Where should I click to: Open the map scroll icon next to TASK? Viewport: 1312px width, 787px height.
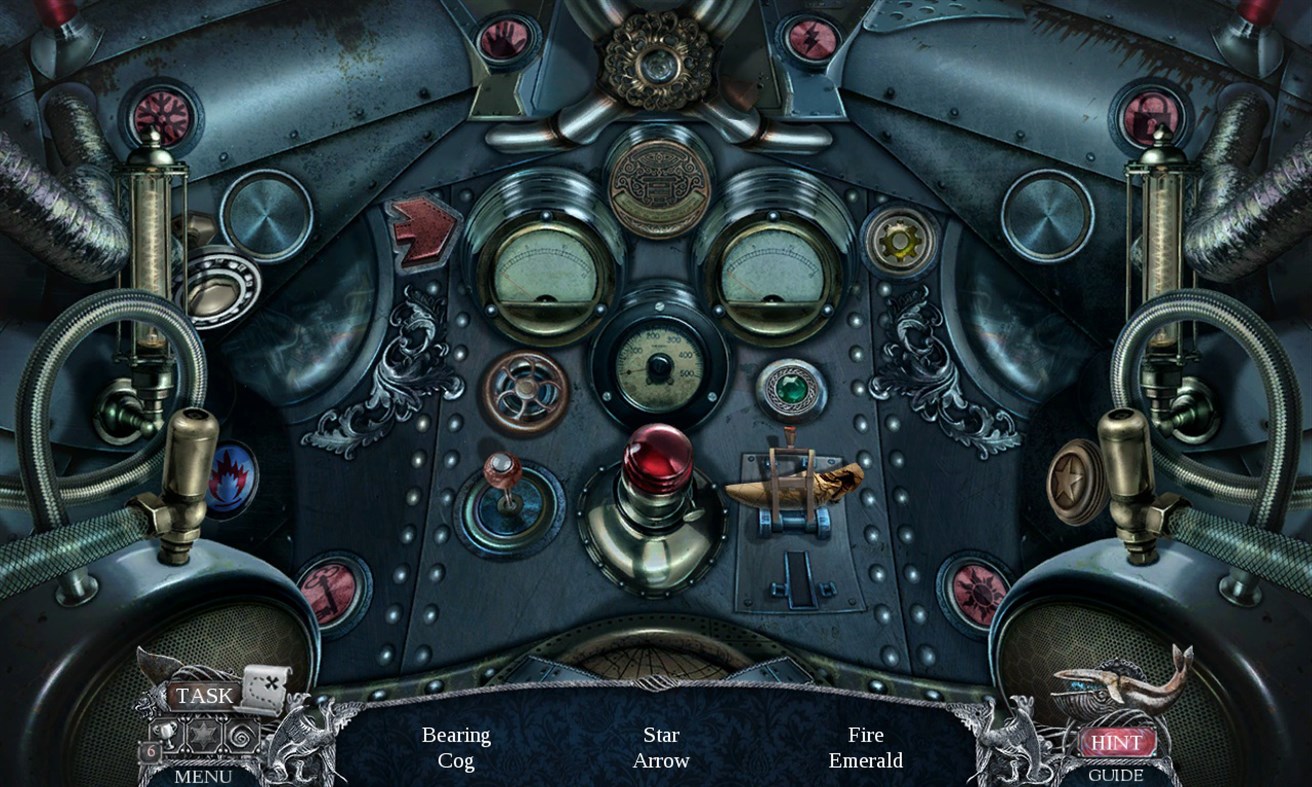coord(263,690)
